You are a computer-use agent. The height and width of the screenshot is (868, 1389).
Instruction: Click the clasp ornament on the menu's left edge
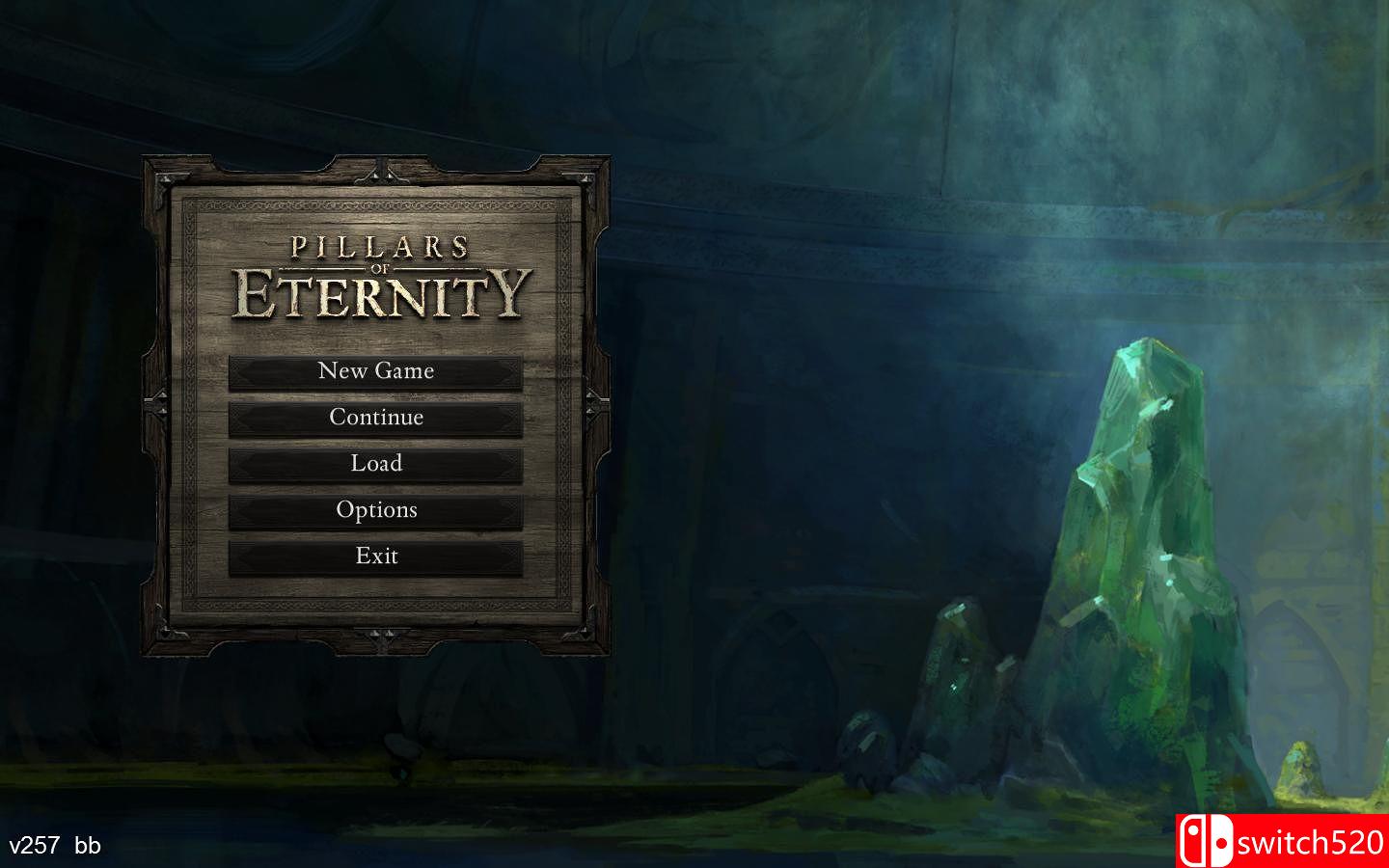pos(156,405)
